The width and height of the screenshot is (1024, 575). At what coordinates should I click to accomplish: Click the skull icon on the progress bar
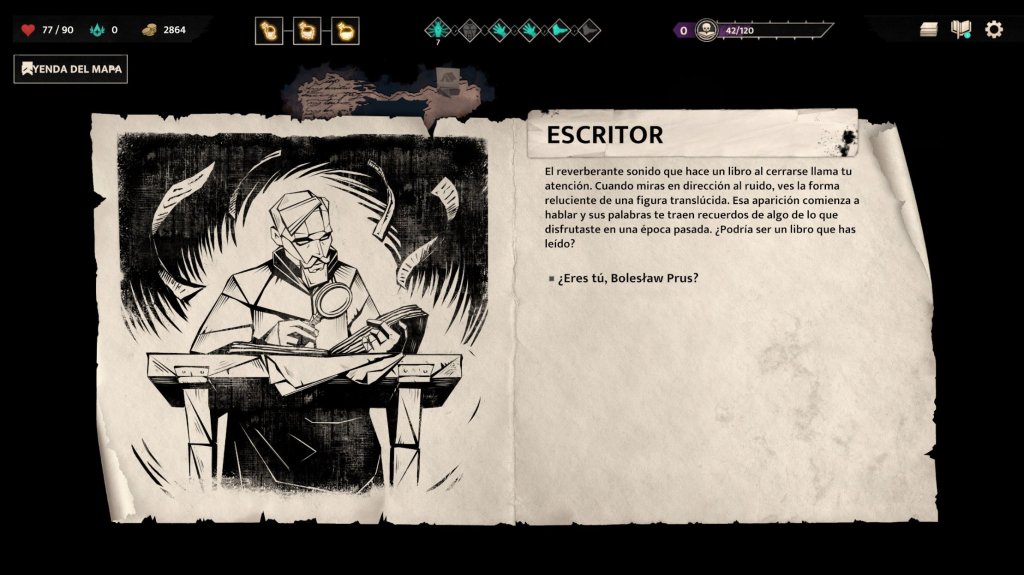[x=707, y=29]
